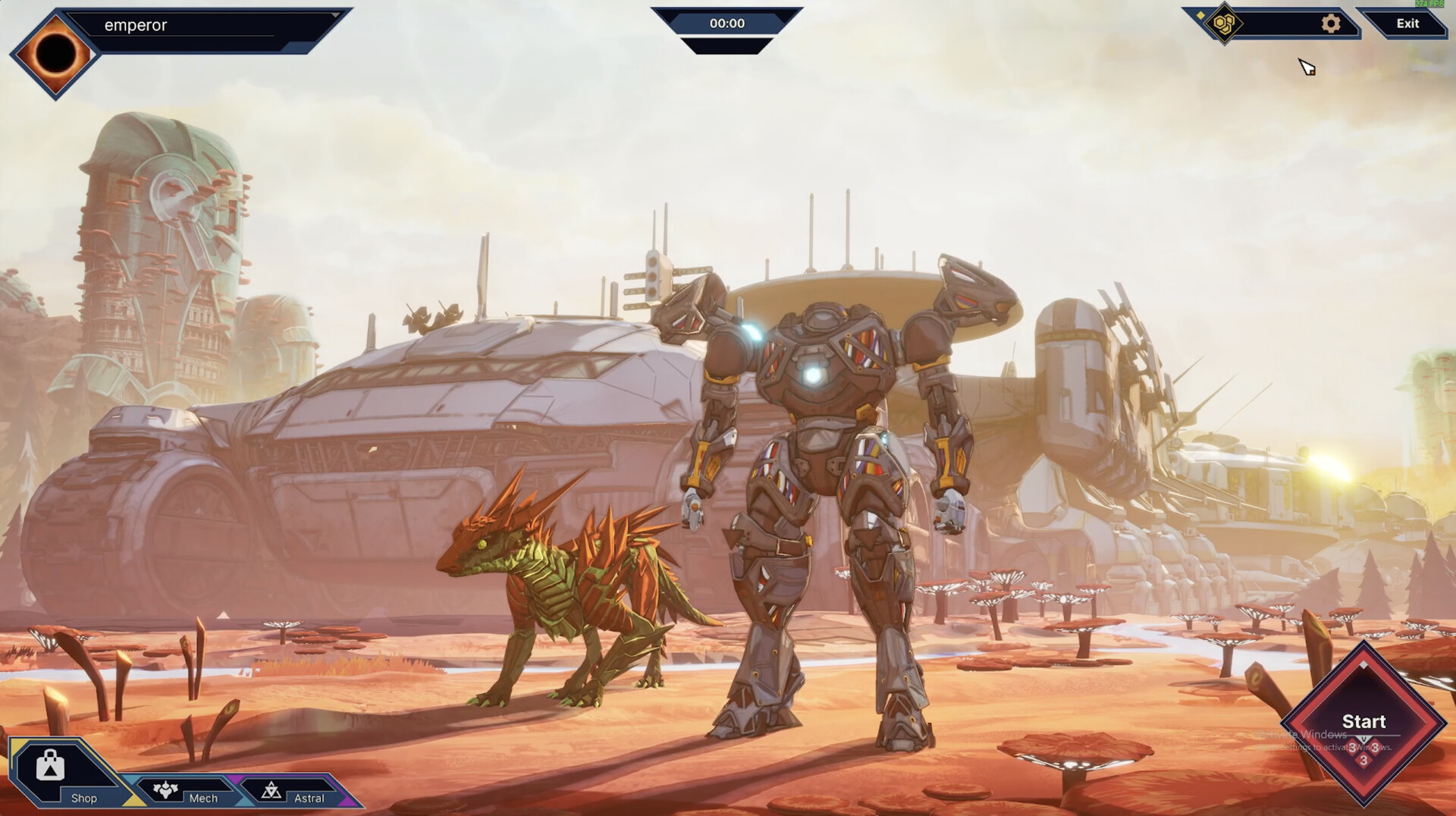Click the yellow diamond marker beside the currency bar
Screen dimensions: 1456x816
(x=1200, y=15)
